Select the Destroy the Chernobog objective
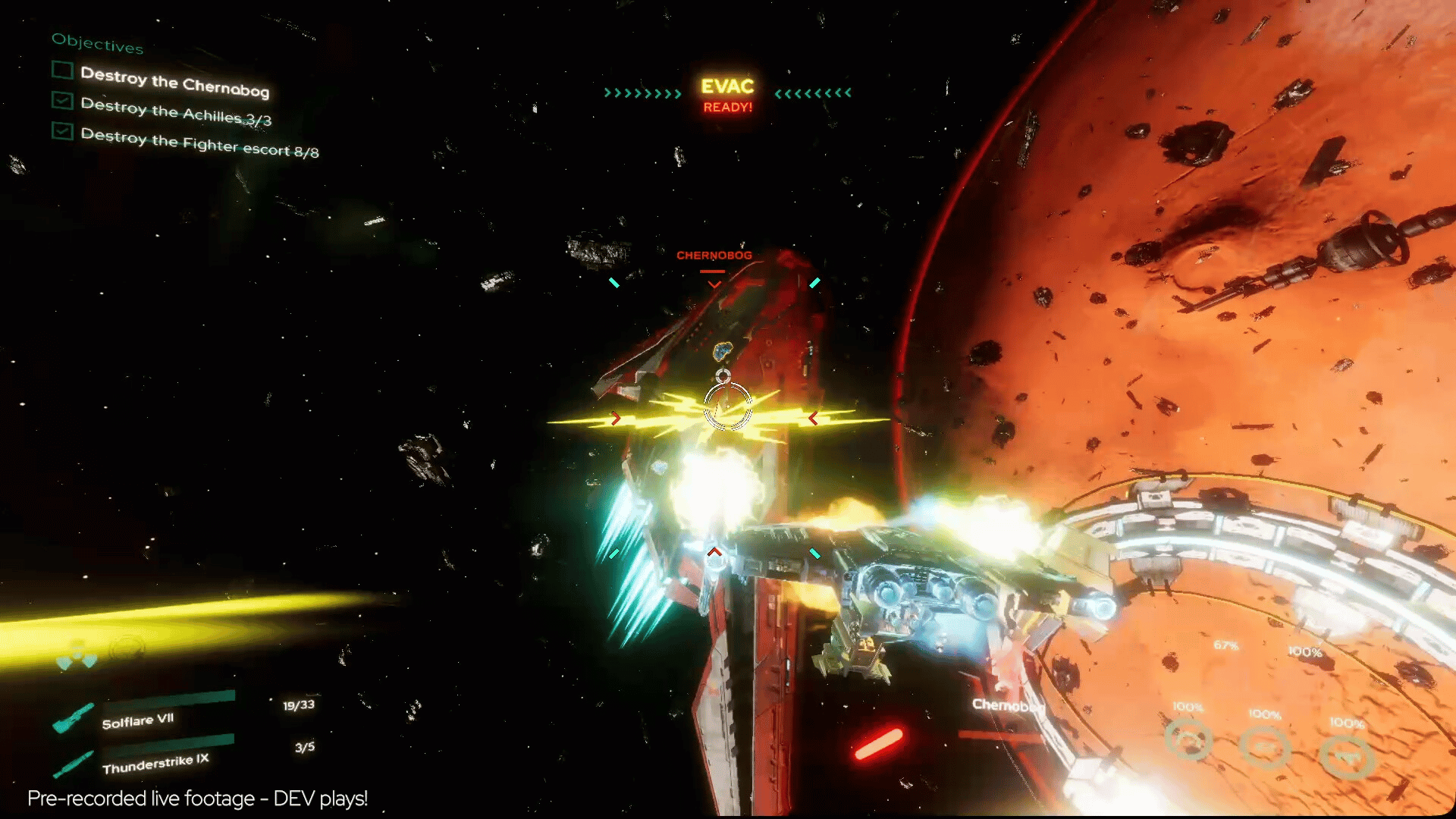This screenshot has height=819, width=1456. pos(174,81)
